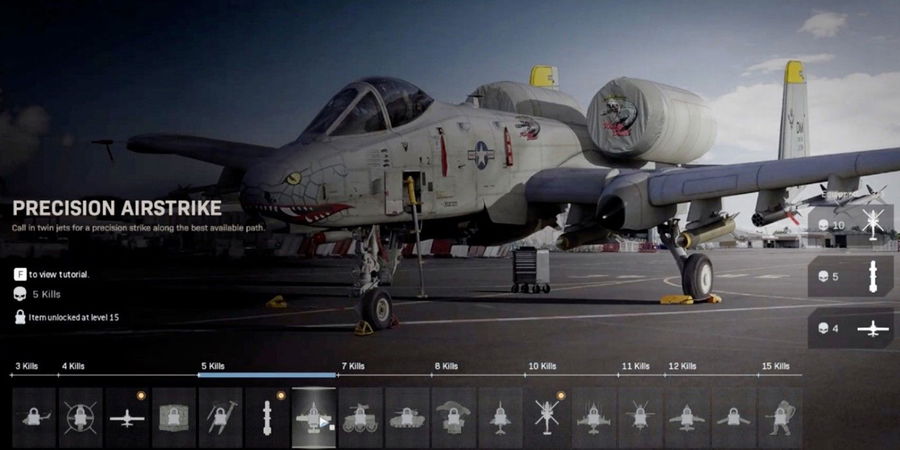Choose the locked crossed-out radar tile
This screenshot has height=450, width=900.
click(80, 417)
